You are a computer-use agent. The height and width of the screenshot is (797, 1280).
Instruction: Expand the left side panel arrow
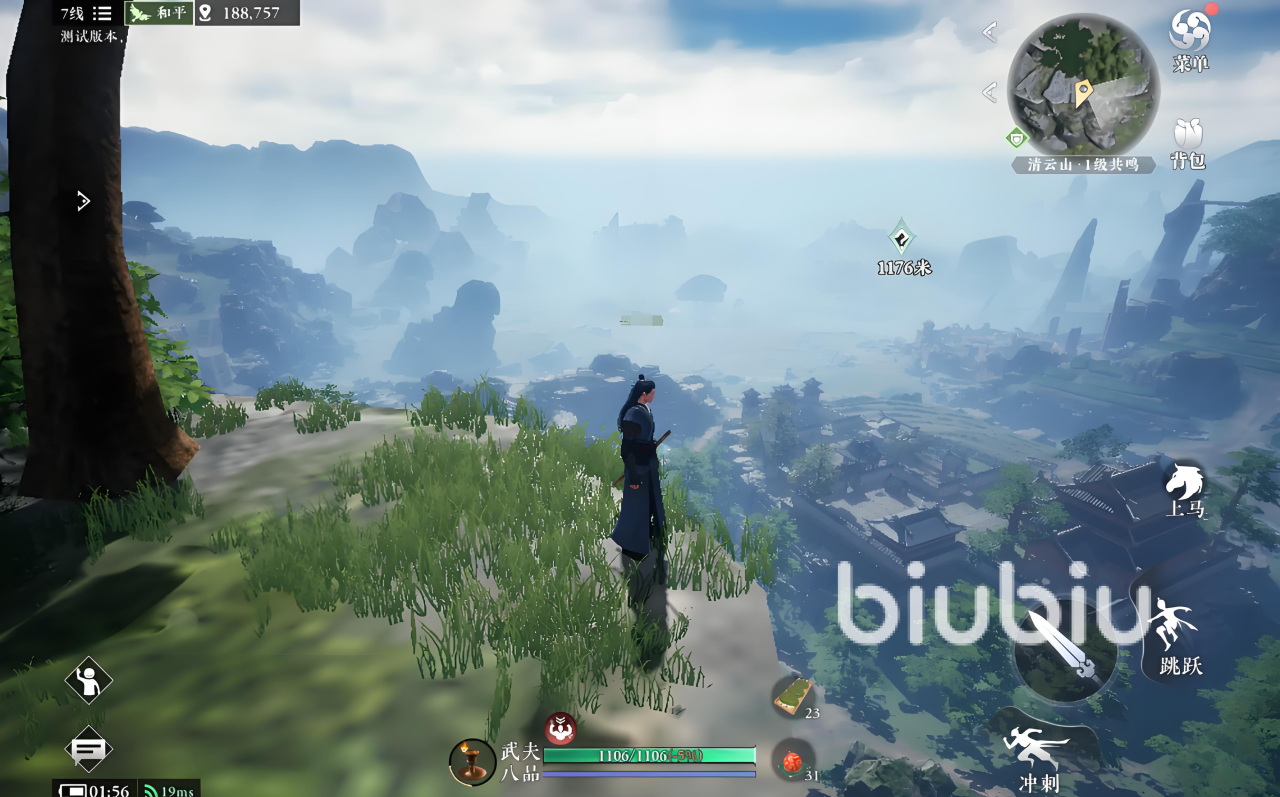pyautogui.click(x=84, y=201)
